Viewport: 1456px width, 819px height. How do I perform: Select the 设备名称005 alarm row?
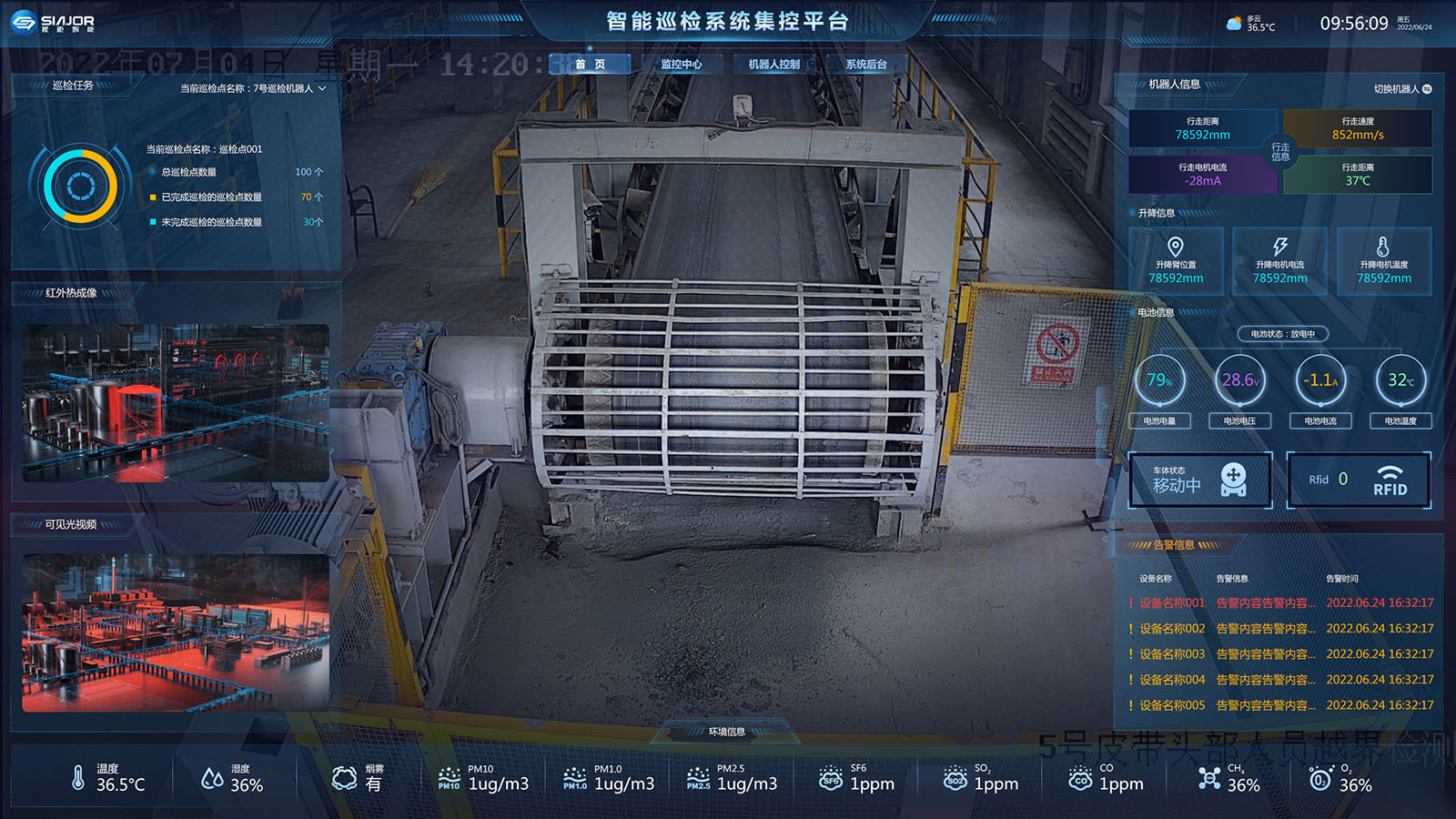tap(1280, 705)
